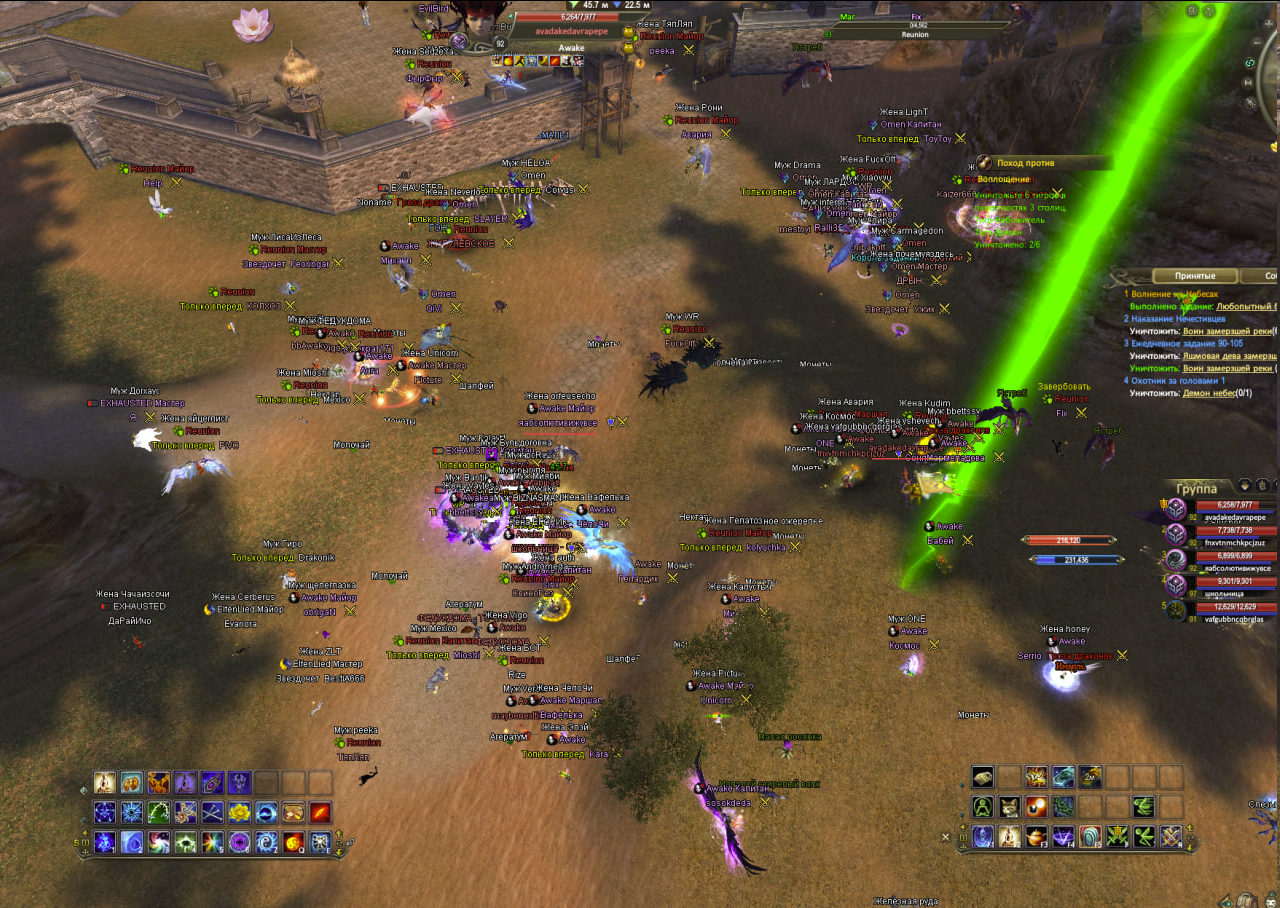Activate the green meditation pose icon

pos(983,807)
